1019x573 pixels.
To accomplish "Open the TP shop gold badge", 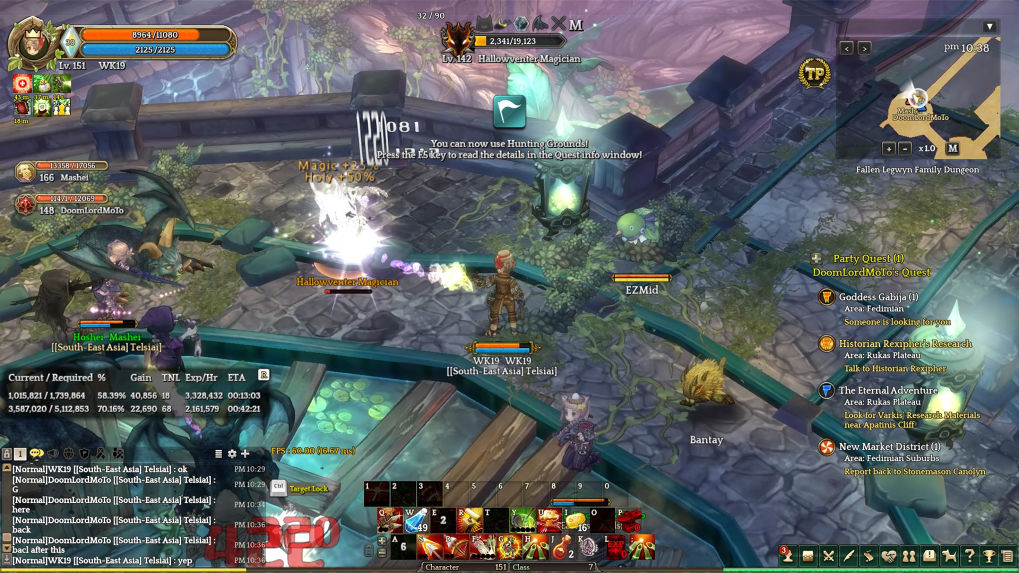I will [814, 73].
